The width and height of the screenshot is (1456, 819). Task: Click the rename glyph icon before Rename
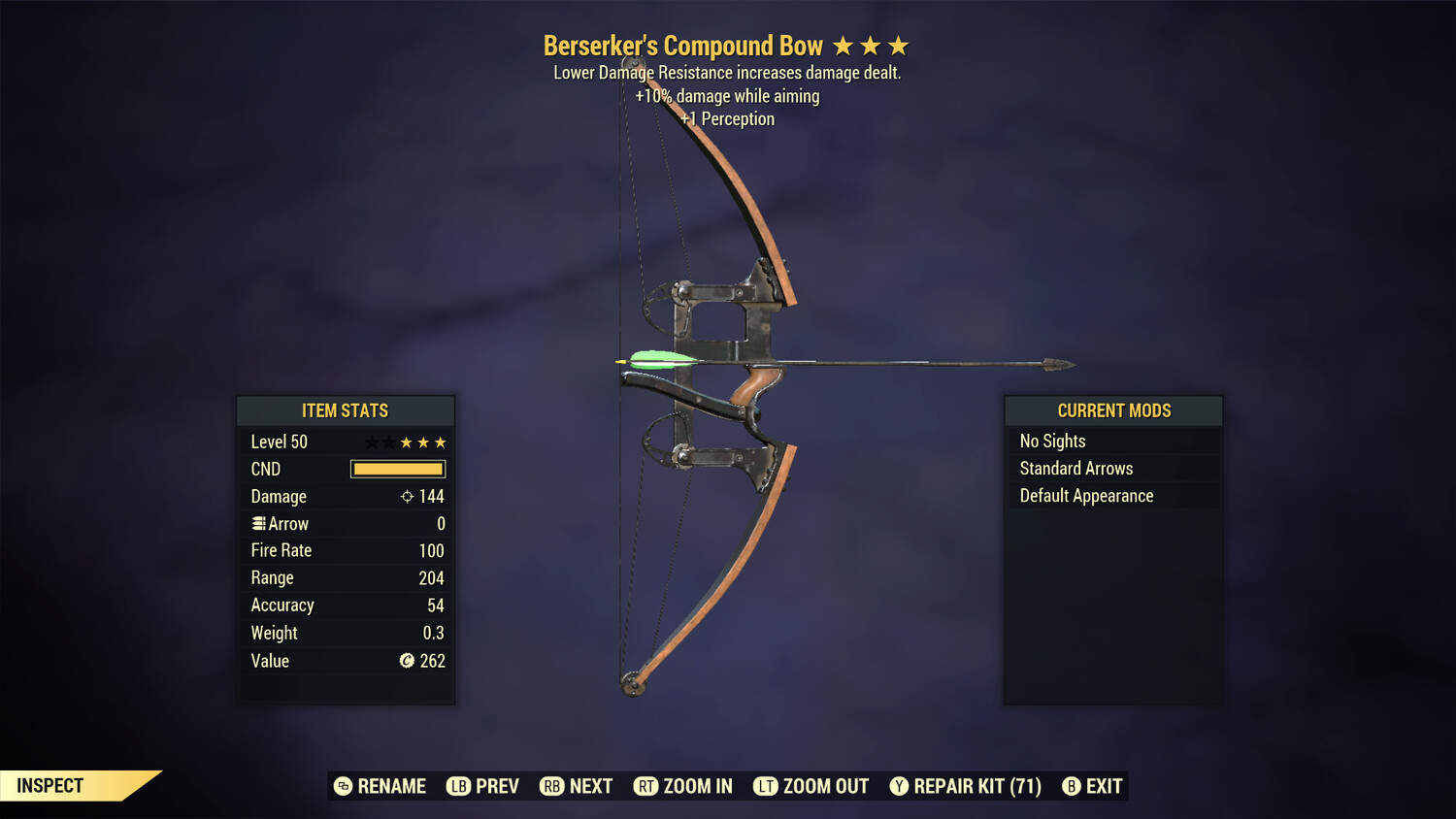tap(344, 786)
